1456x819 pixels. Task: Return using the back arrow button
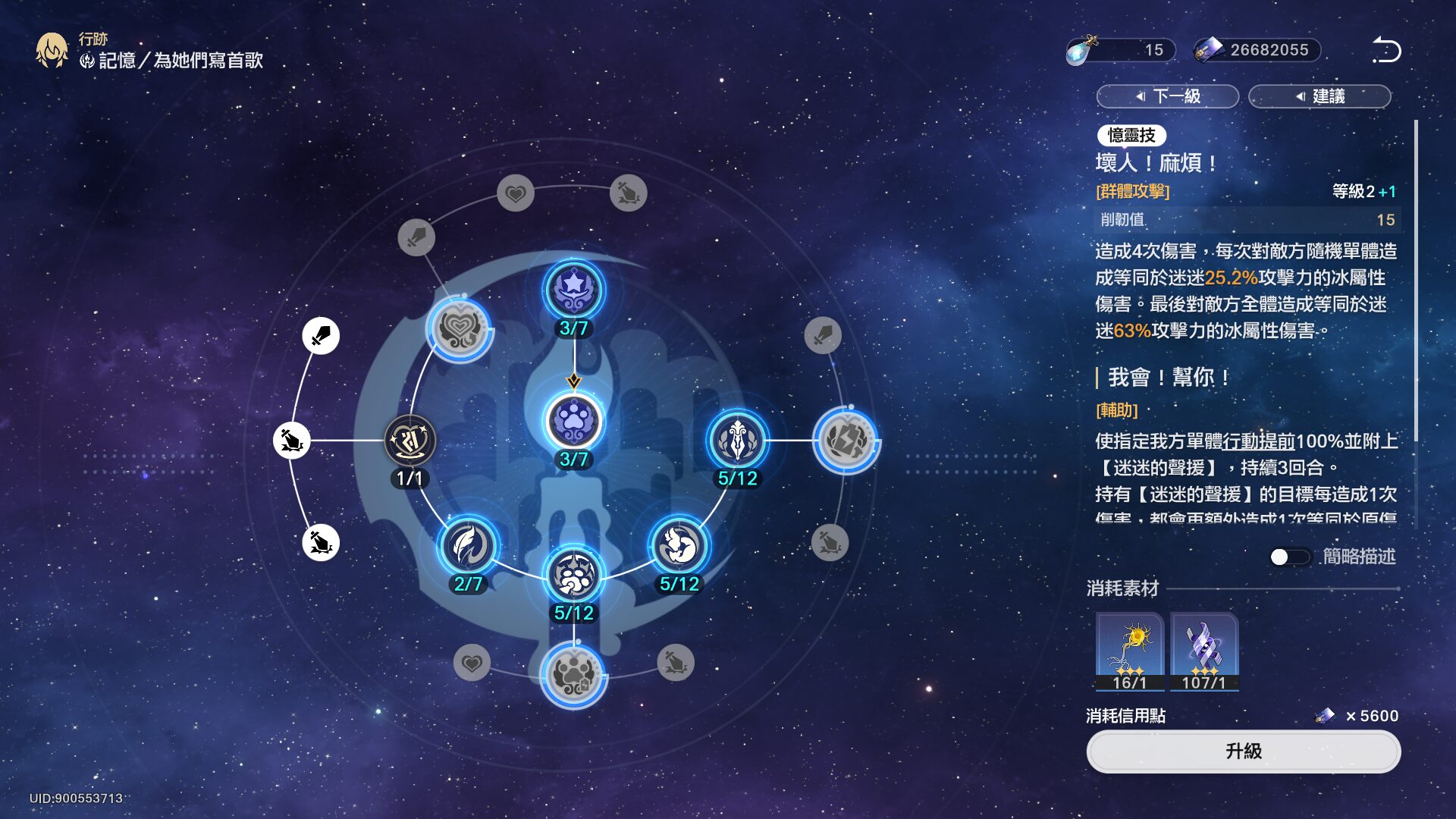click(x=1386, y=50)
